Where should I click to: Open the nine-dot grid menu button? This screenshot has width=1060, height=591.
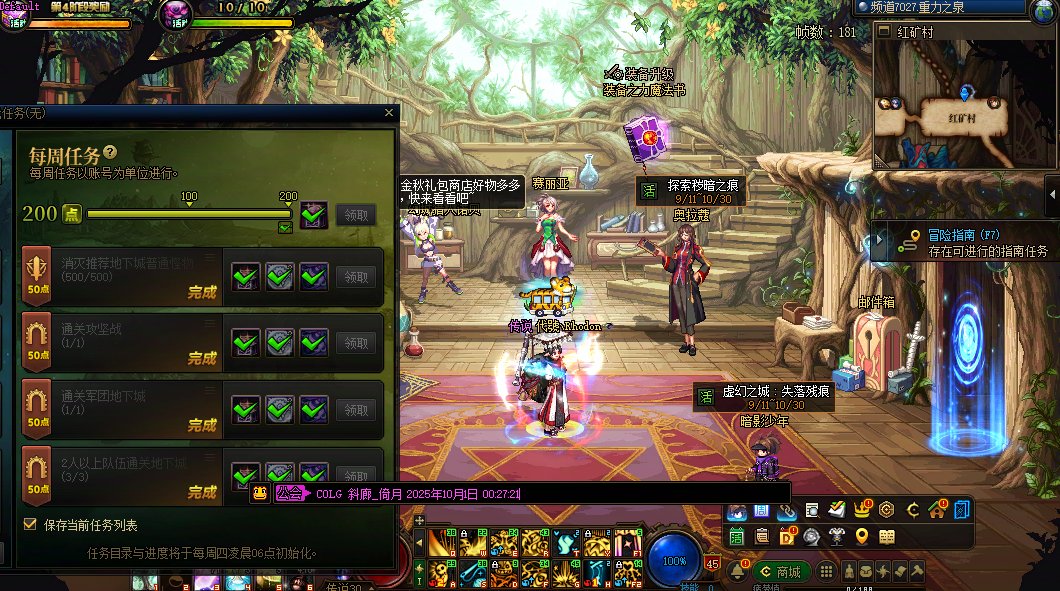(827, 572)
